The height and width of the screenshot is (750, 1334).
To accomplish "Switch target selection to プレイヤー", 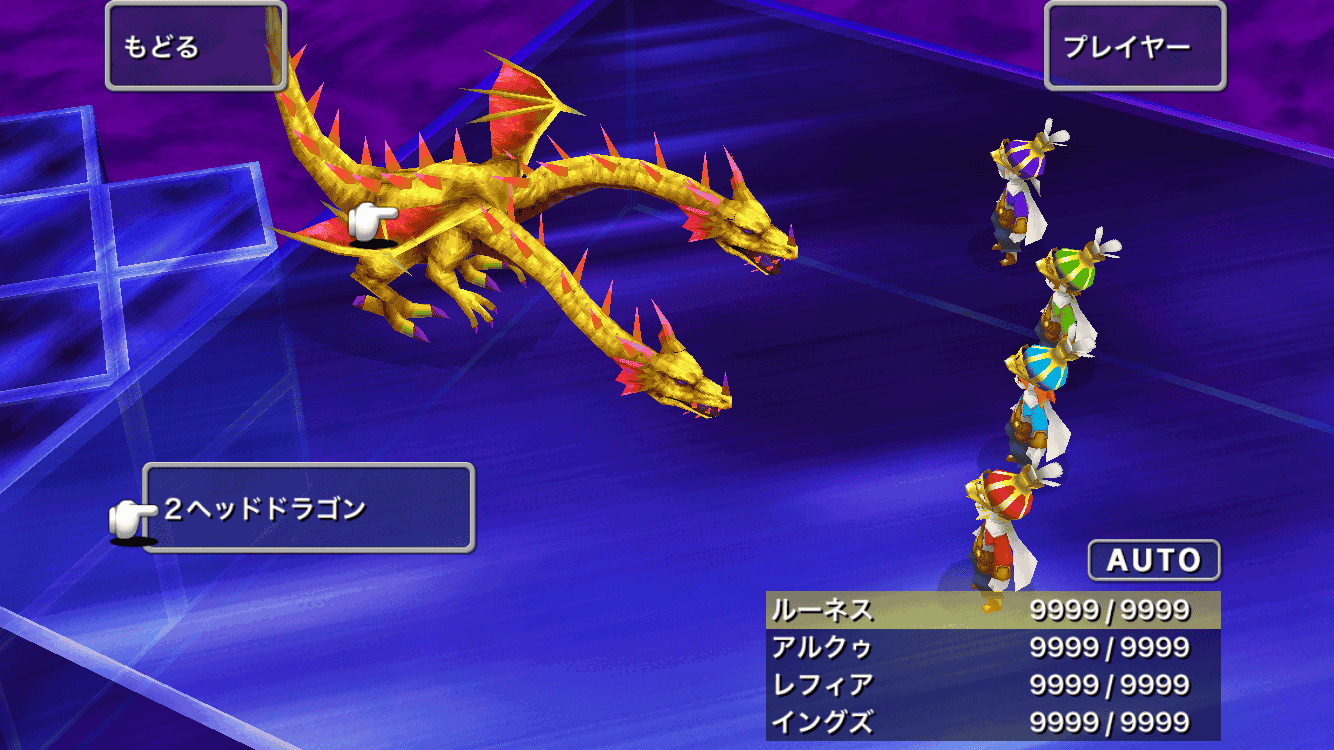I will pyautogui.click(x=1135, y=45).
